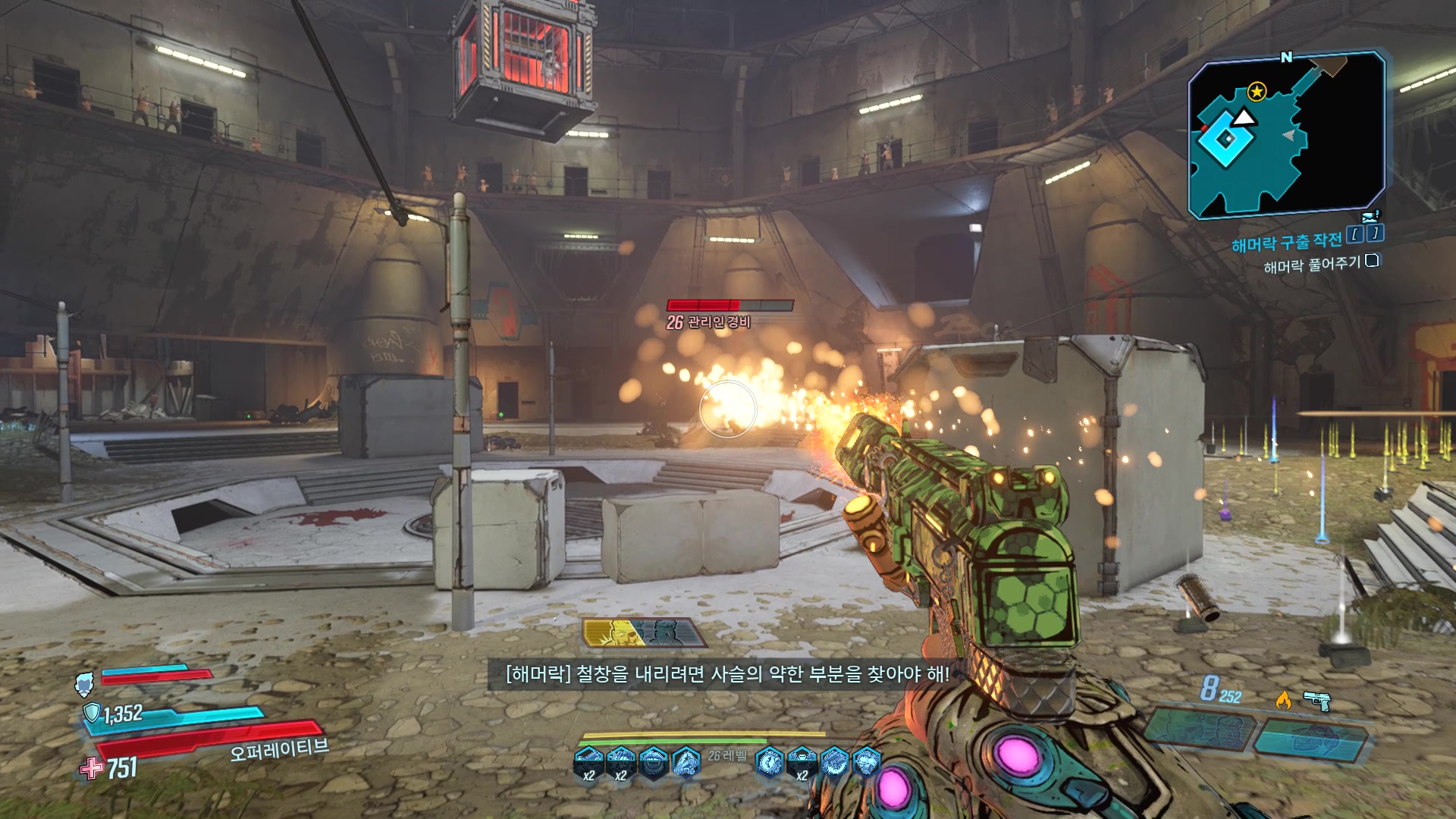
Task: Open the minimap in the corner
Action: (x=1286, y=135)
